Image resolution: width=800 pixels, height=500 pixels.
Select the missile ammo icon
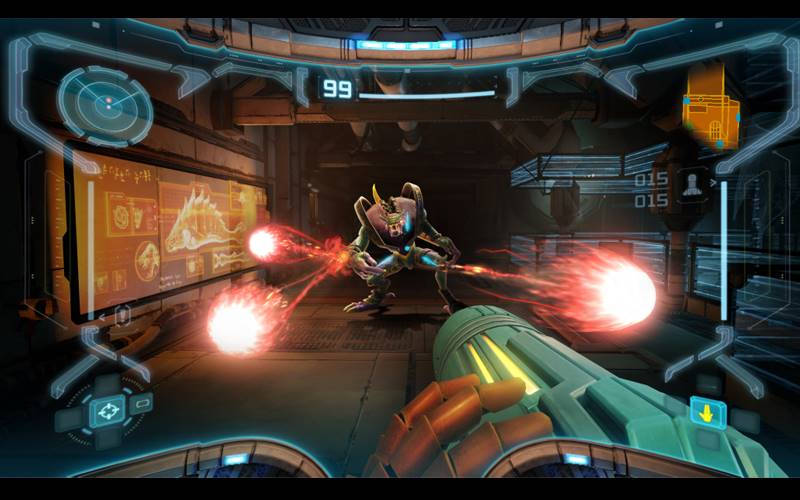tap(691, 186)
